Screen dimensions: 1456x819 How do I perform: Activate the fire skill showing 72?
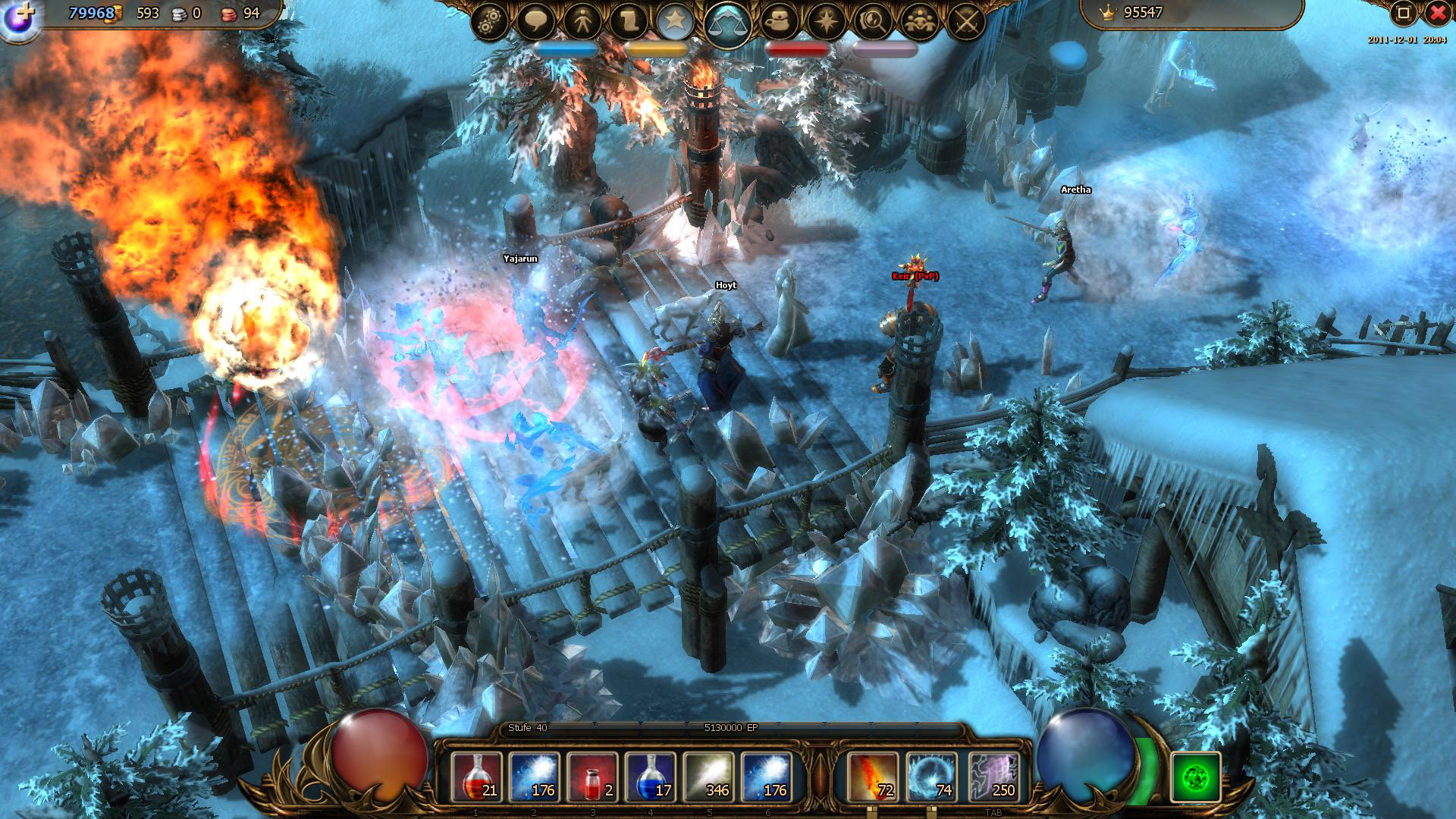(x=872, y=777)
